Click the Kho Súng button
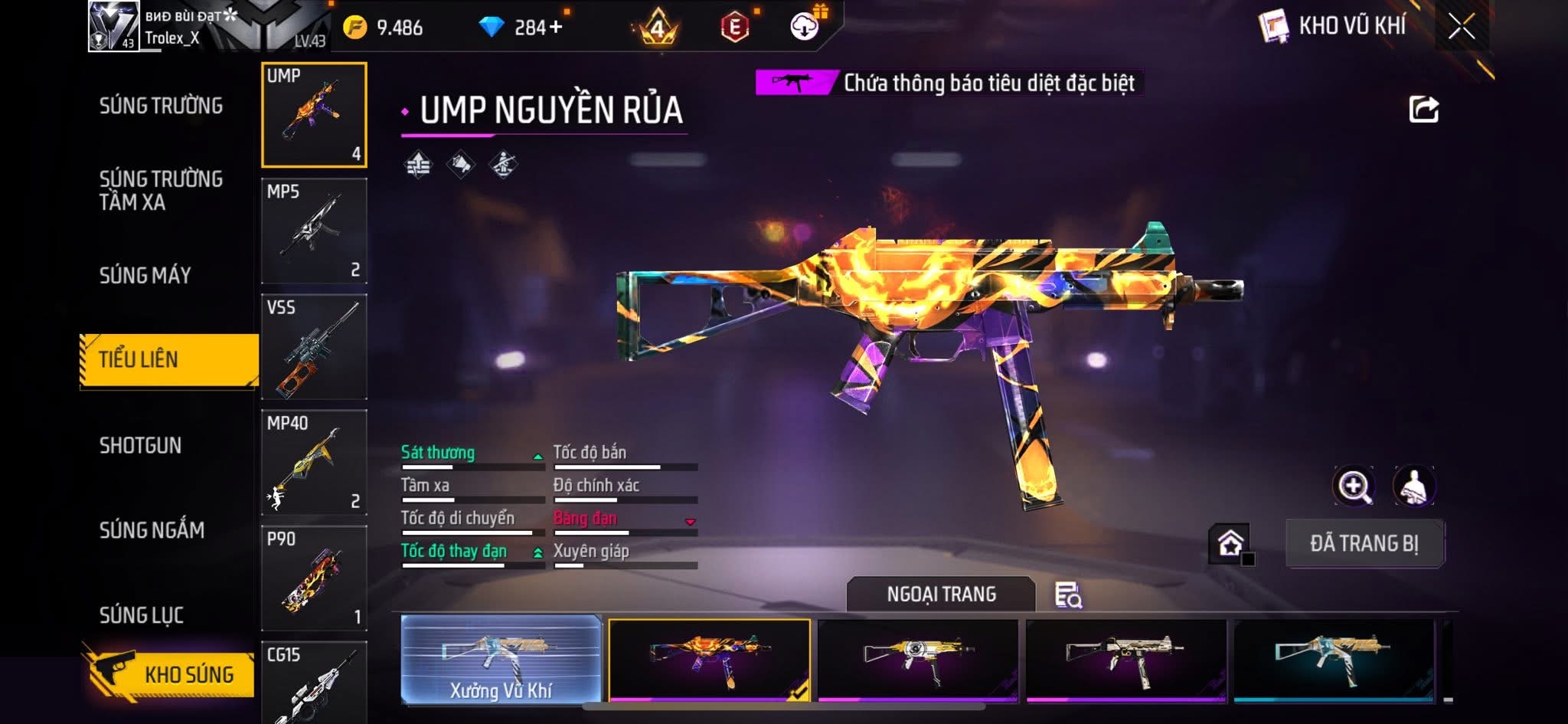The width and height of the screenshot is (1568, 724). [170, 673]
